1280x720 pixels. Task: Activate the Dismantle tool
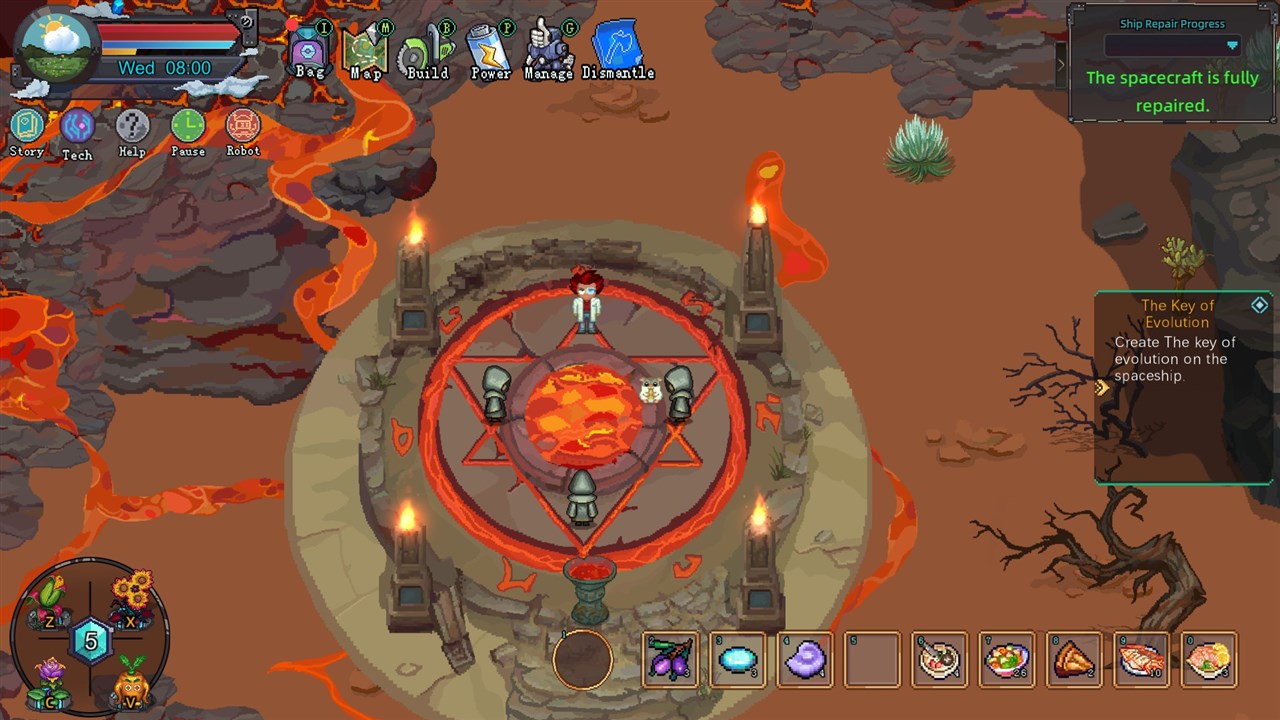[x=617, y=49]
